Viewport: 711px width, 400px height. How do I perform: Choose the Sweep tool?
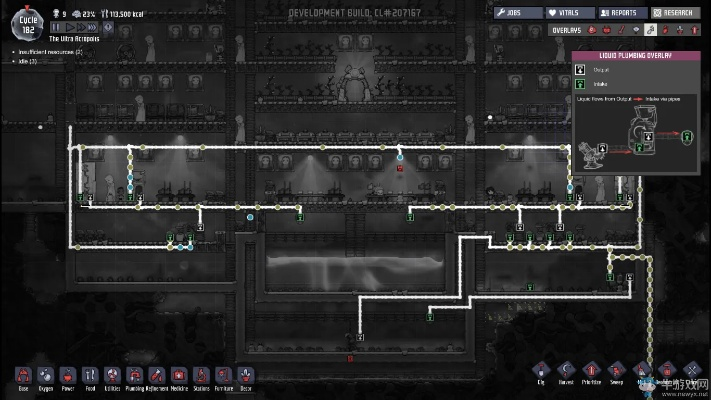tap(617, 372)
